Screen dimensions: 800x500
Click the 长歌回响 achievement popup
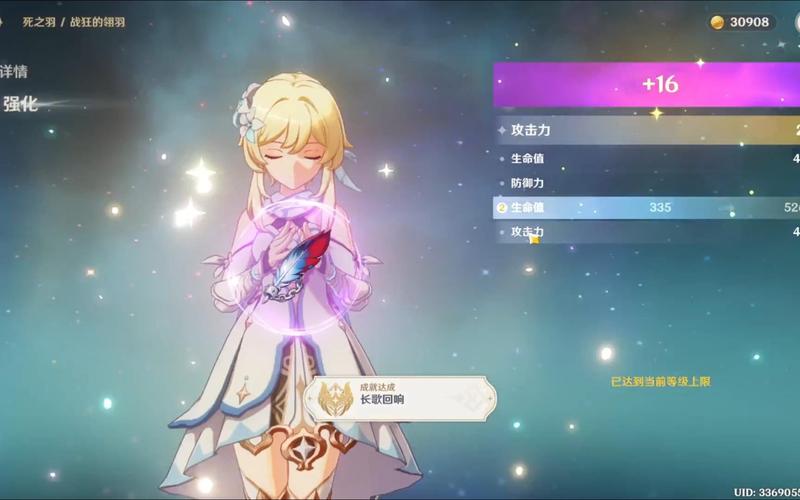point(401,396)
